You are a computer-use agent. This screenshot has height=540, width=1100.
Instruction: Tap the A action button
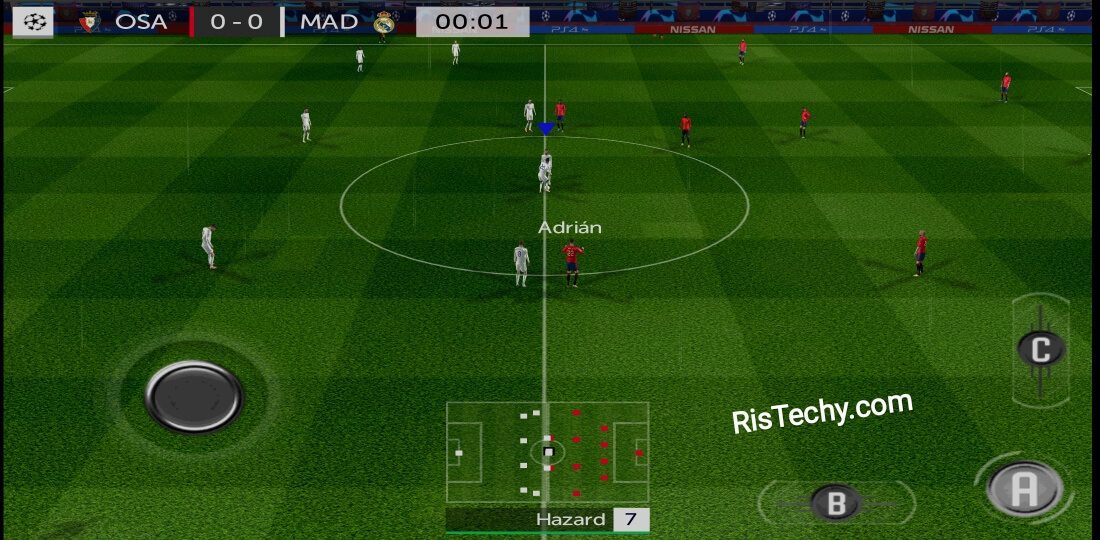[1023, 489]
